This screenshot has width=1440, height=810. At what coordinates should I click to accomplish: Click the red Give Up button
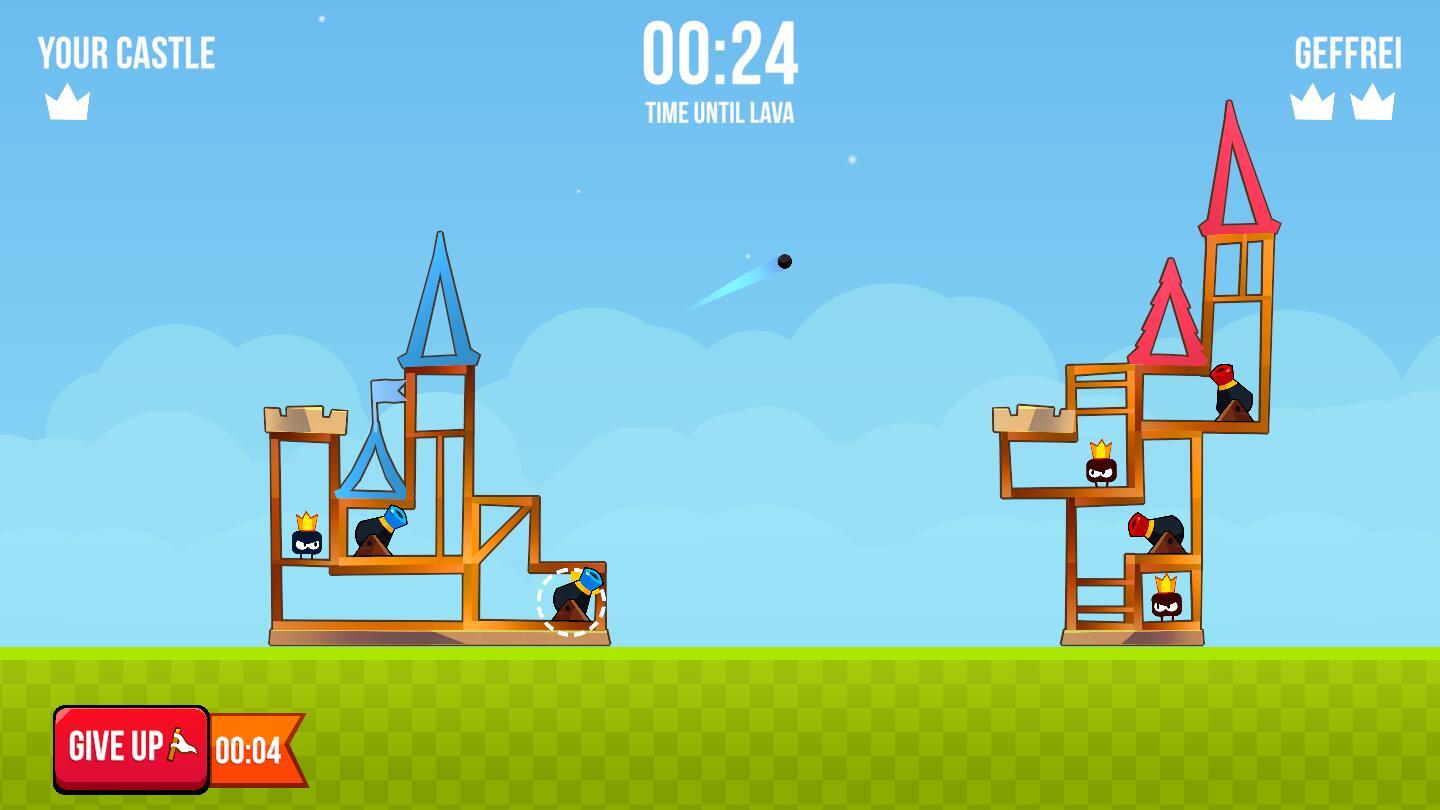(131, 748)
